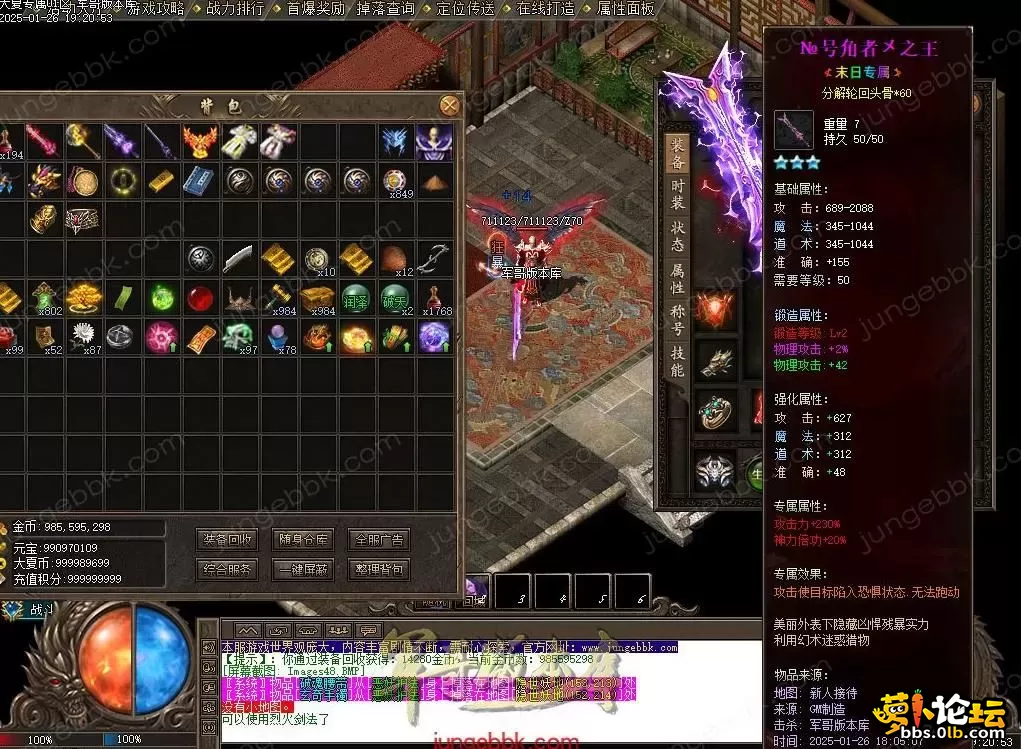Sort the bag with 整理背包
The height and width of the screenshot is (749, 1021).
coord(379,569)
